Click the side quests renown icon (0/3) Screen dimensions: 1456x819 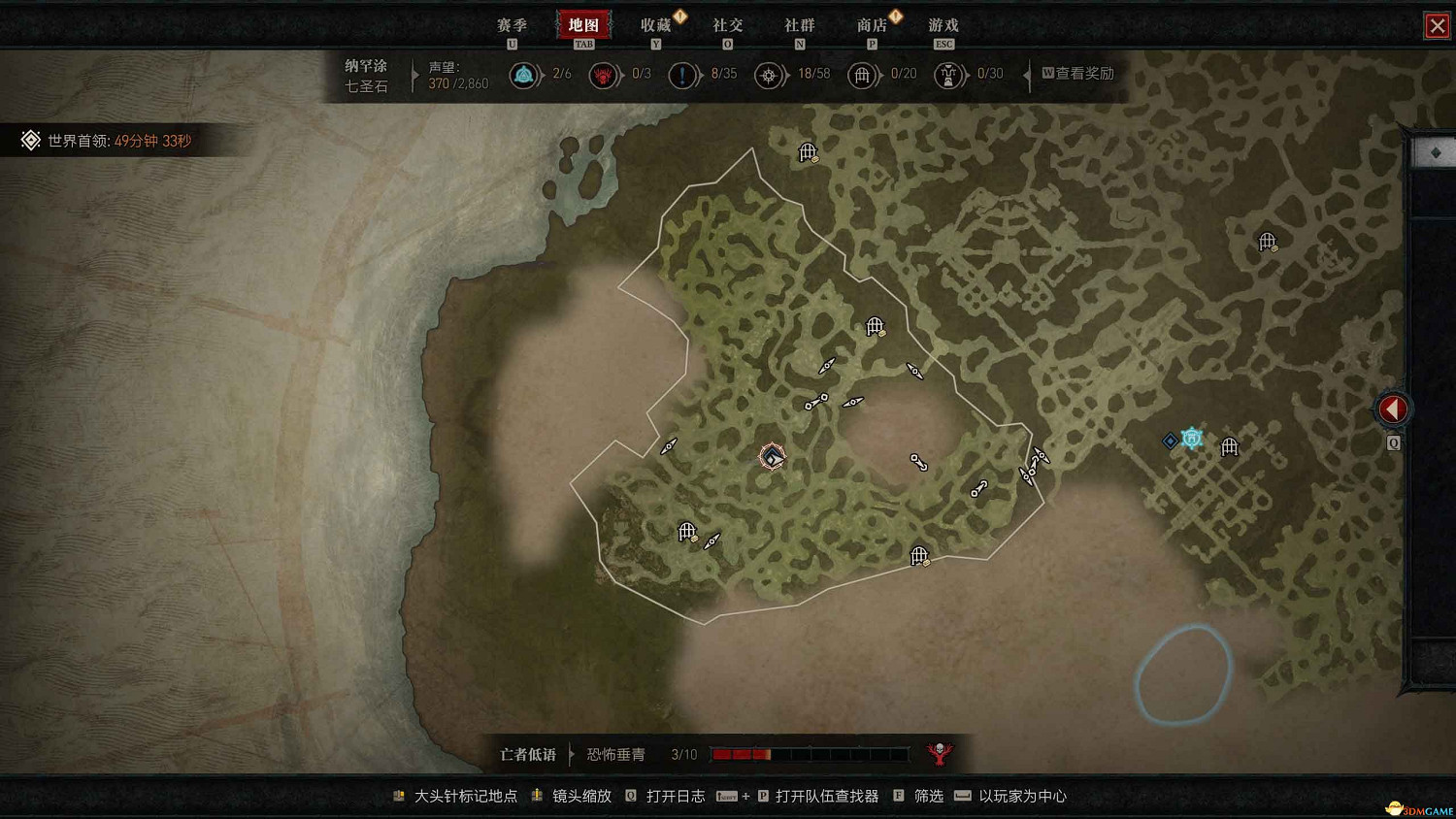point(604,75)
